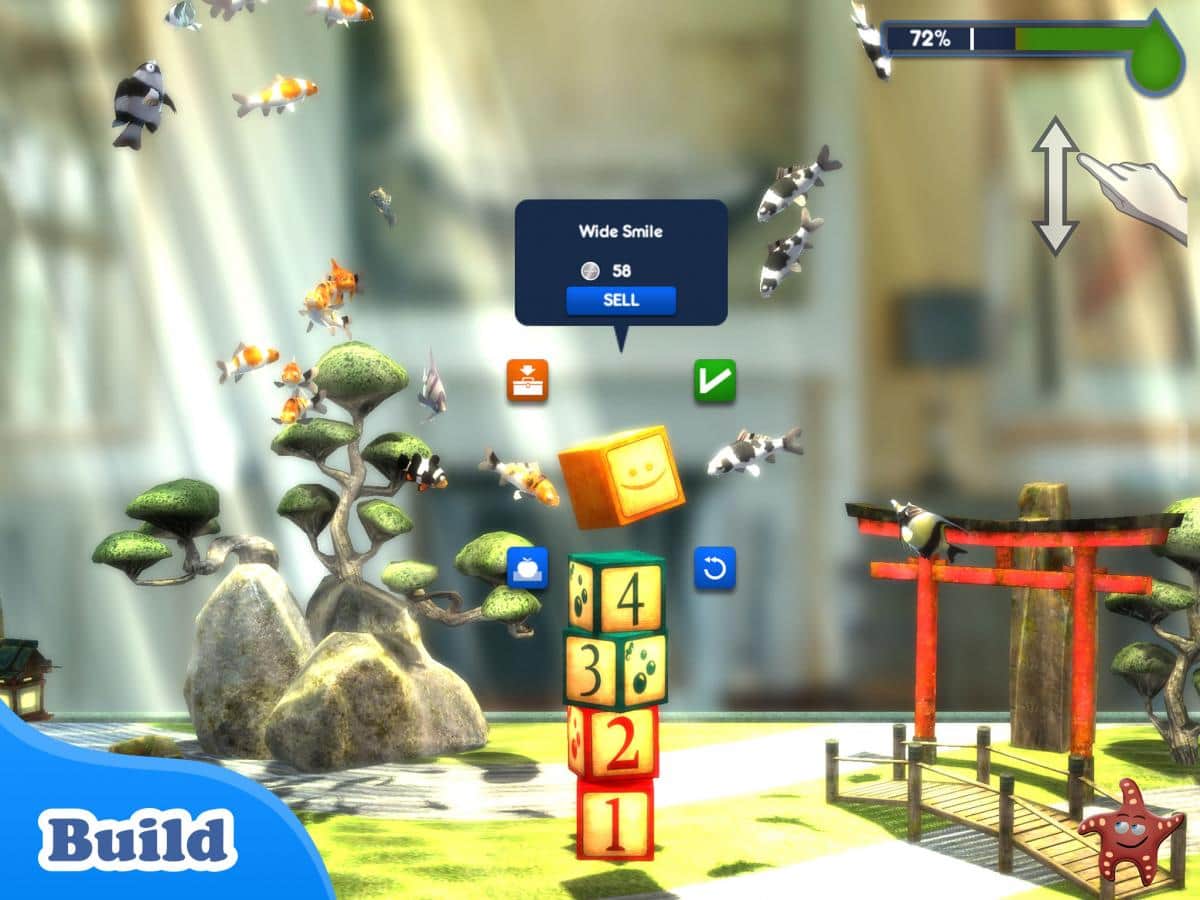1200x900 pixels.
Task: Click the blue rotate arrow button
Action: [x=715, y=568]
